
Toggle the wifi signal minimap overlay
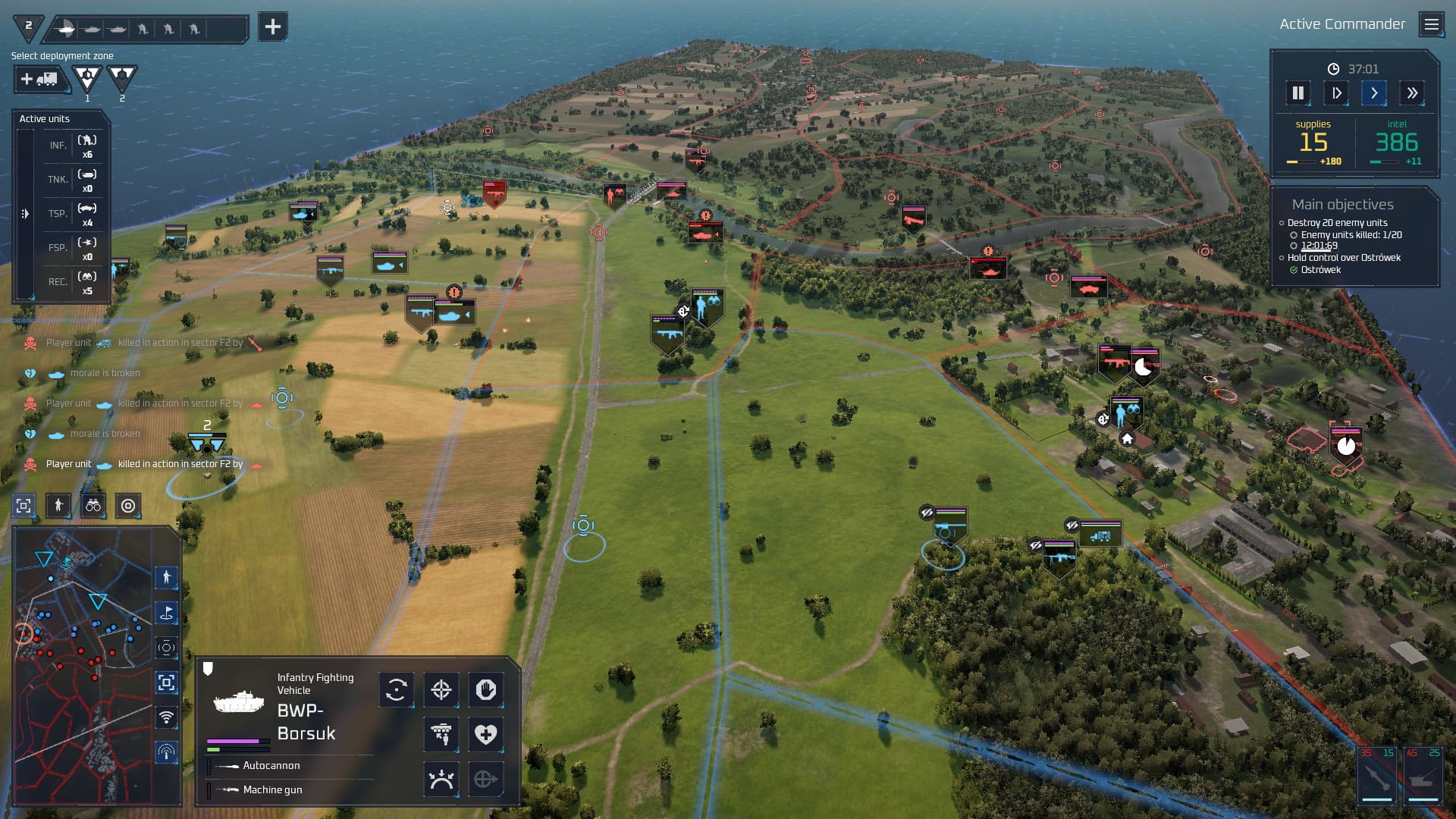[167, 717]
